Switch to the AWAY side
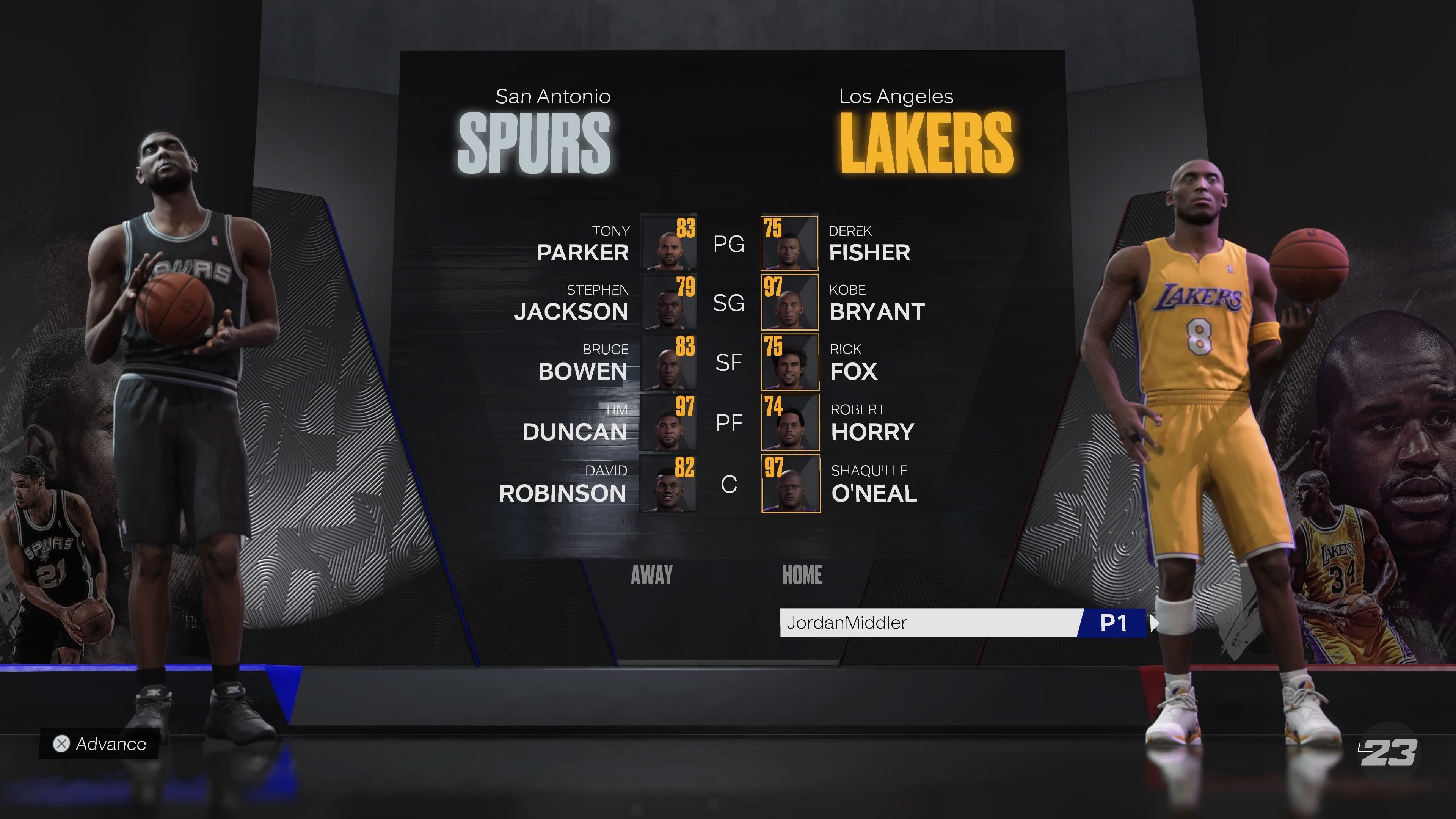This screenshot has width=1456, height=819. [652, 575]
